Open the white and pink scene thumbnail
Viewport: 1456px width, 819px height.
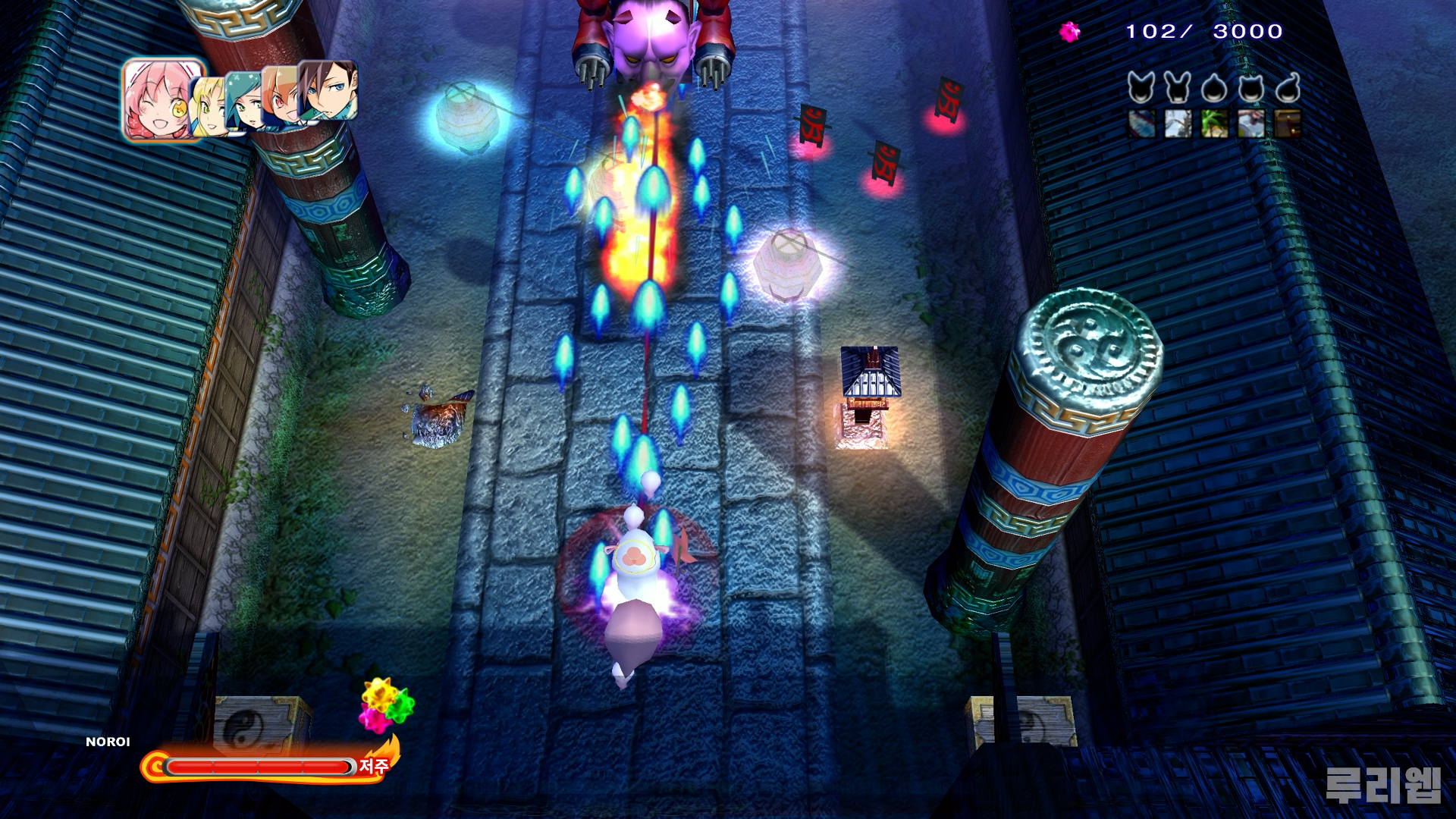click(1250, 123)
